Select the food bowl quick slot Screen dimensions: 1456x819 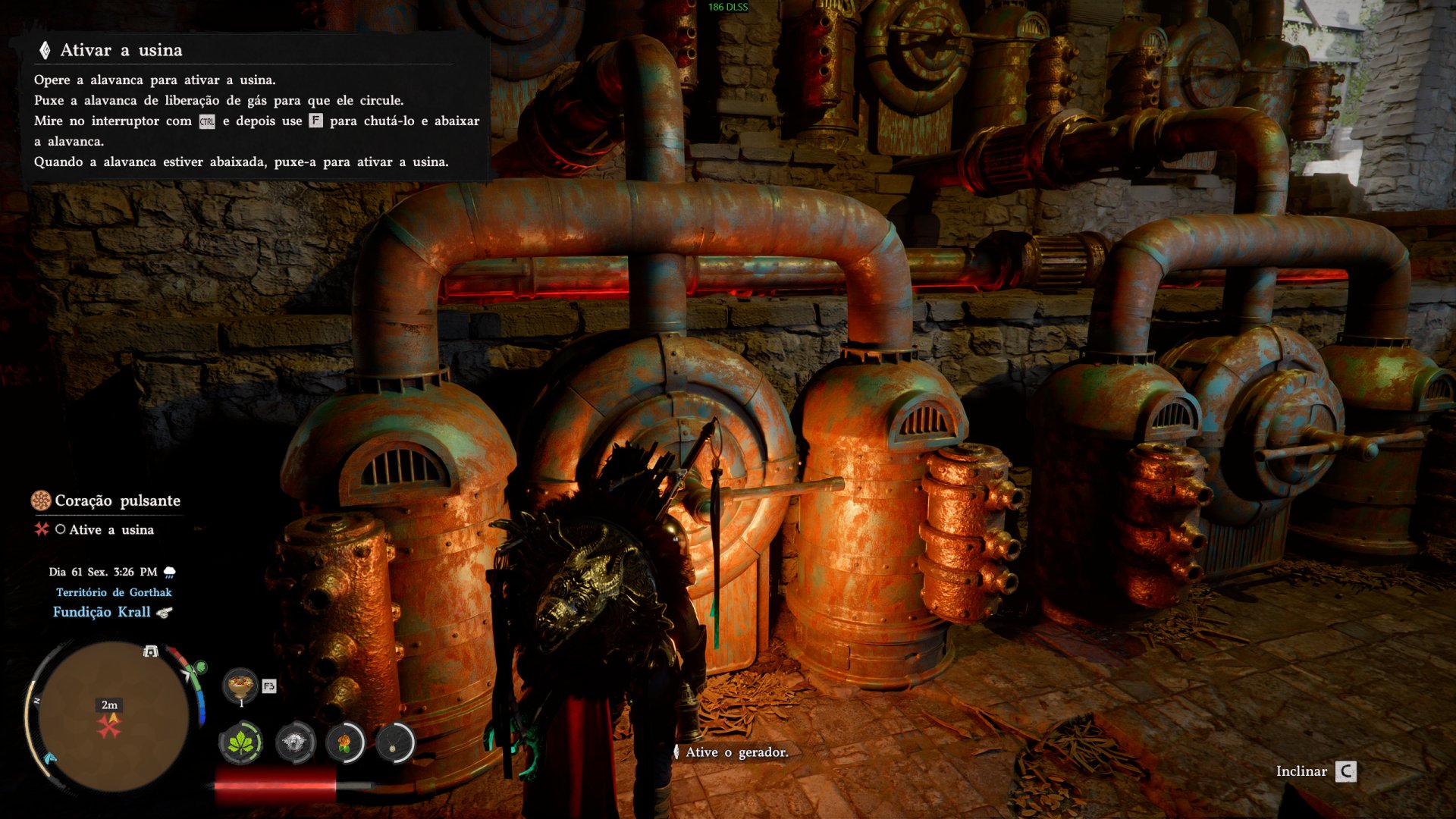(240, 686)
